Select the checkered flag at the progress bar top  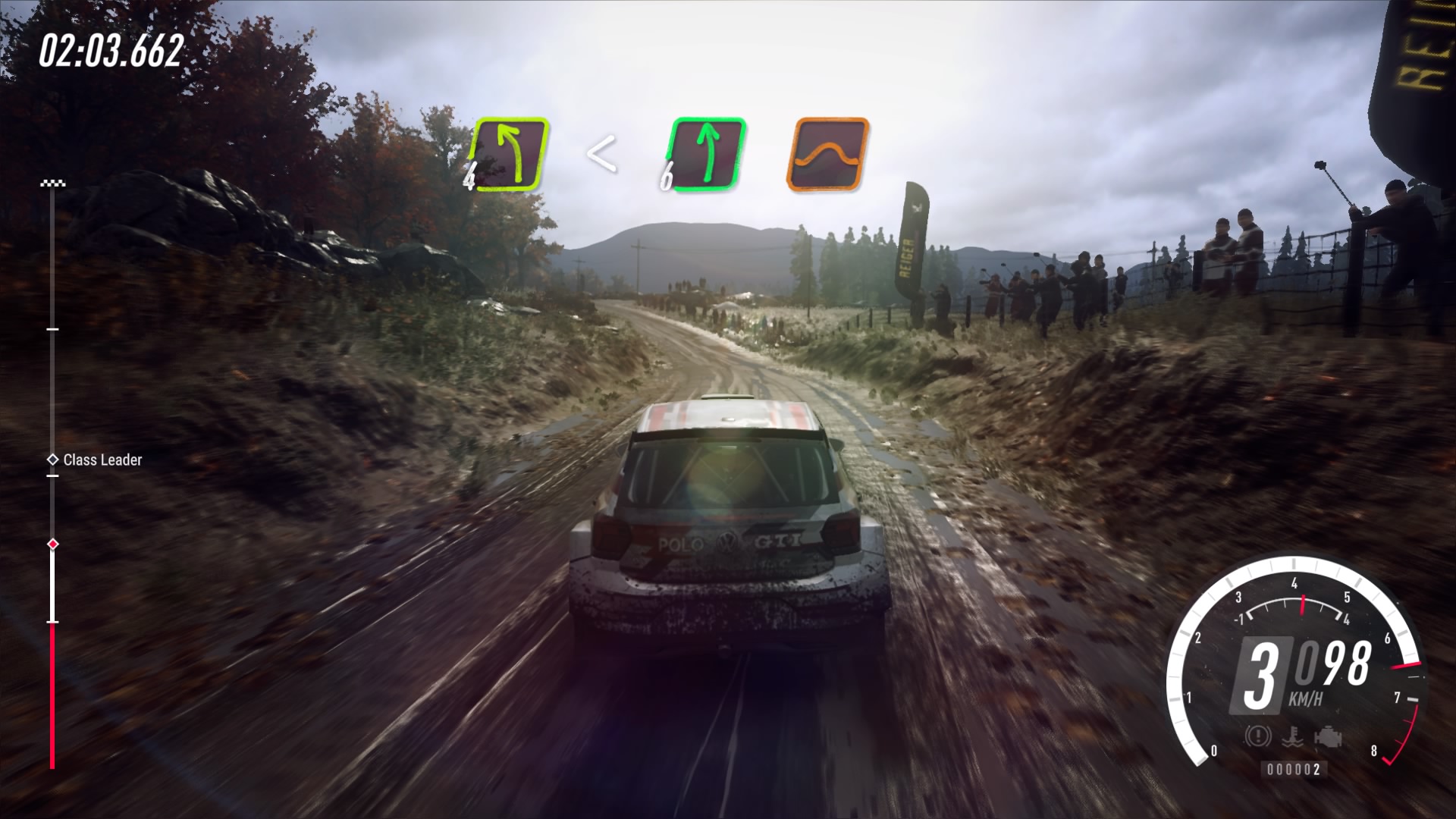[52, 182]
